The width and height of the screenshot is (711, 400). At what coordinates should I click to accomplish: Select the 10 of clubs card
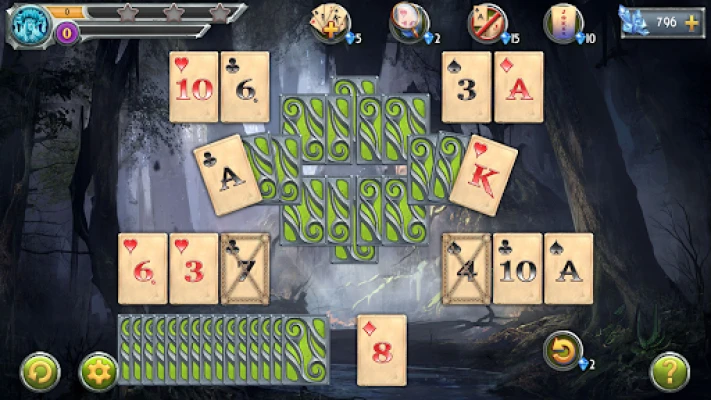[518, 268]
